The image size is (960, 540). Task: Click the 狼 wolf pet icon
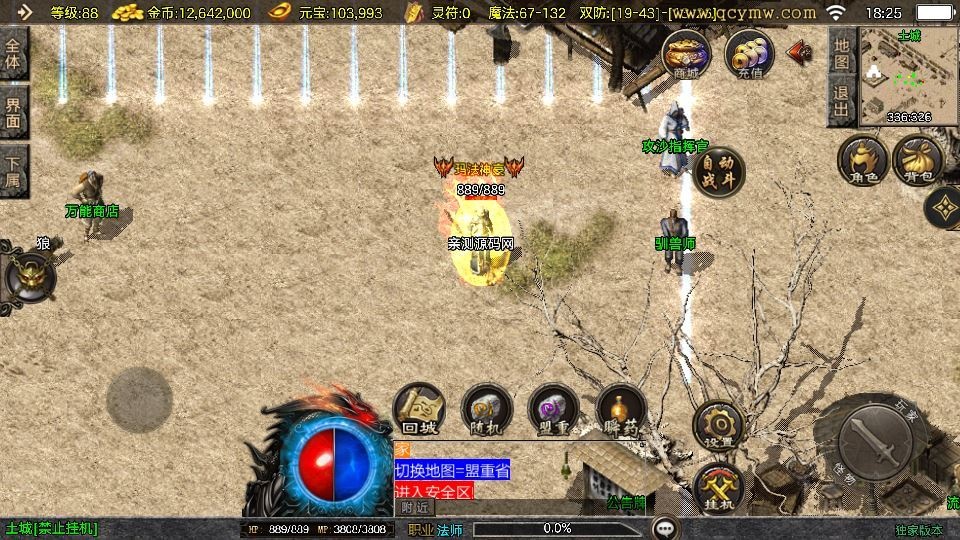pyautogui.click(x=30, y=275)
